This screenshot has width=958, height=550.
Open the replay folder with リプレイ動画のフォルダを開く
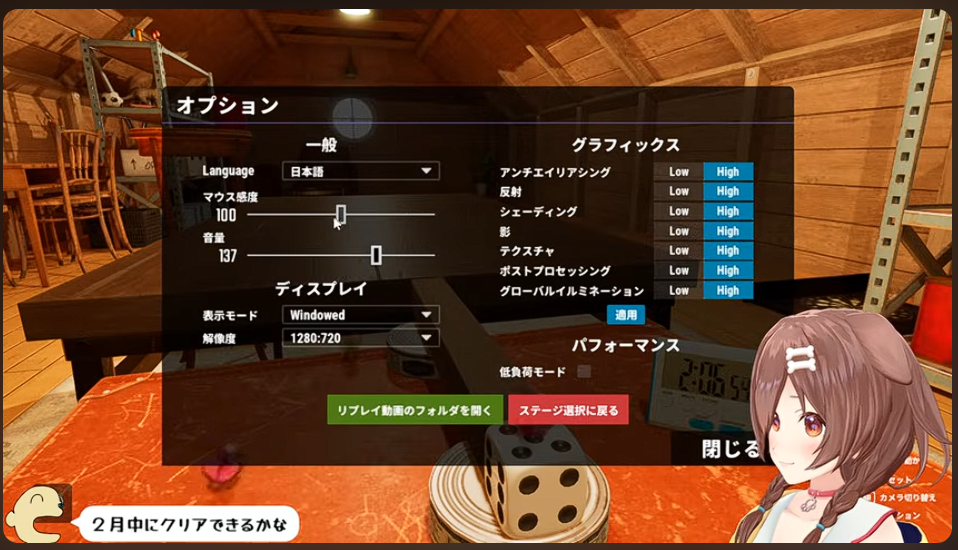(415, 410)
